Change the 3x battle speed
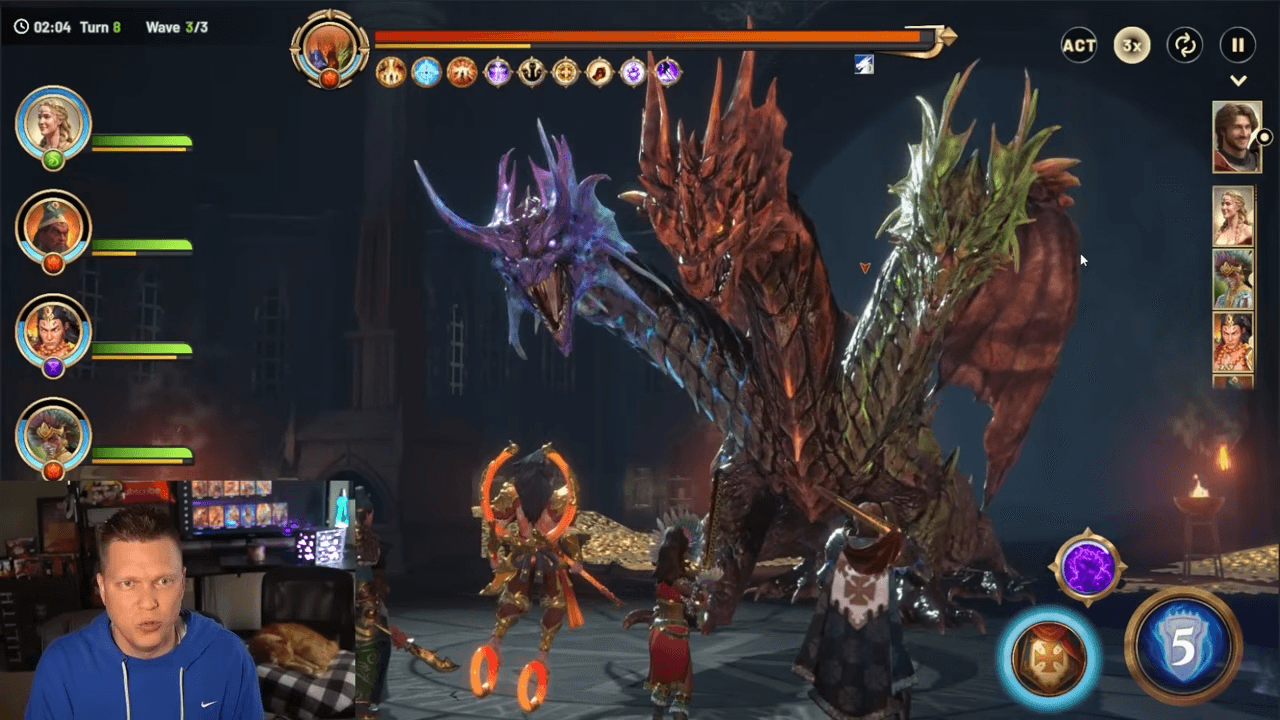Image resolution: width=1280 pixels, height=720 pixels. (1132, 46)
